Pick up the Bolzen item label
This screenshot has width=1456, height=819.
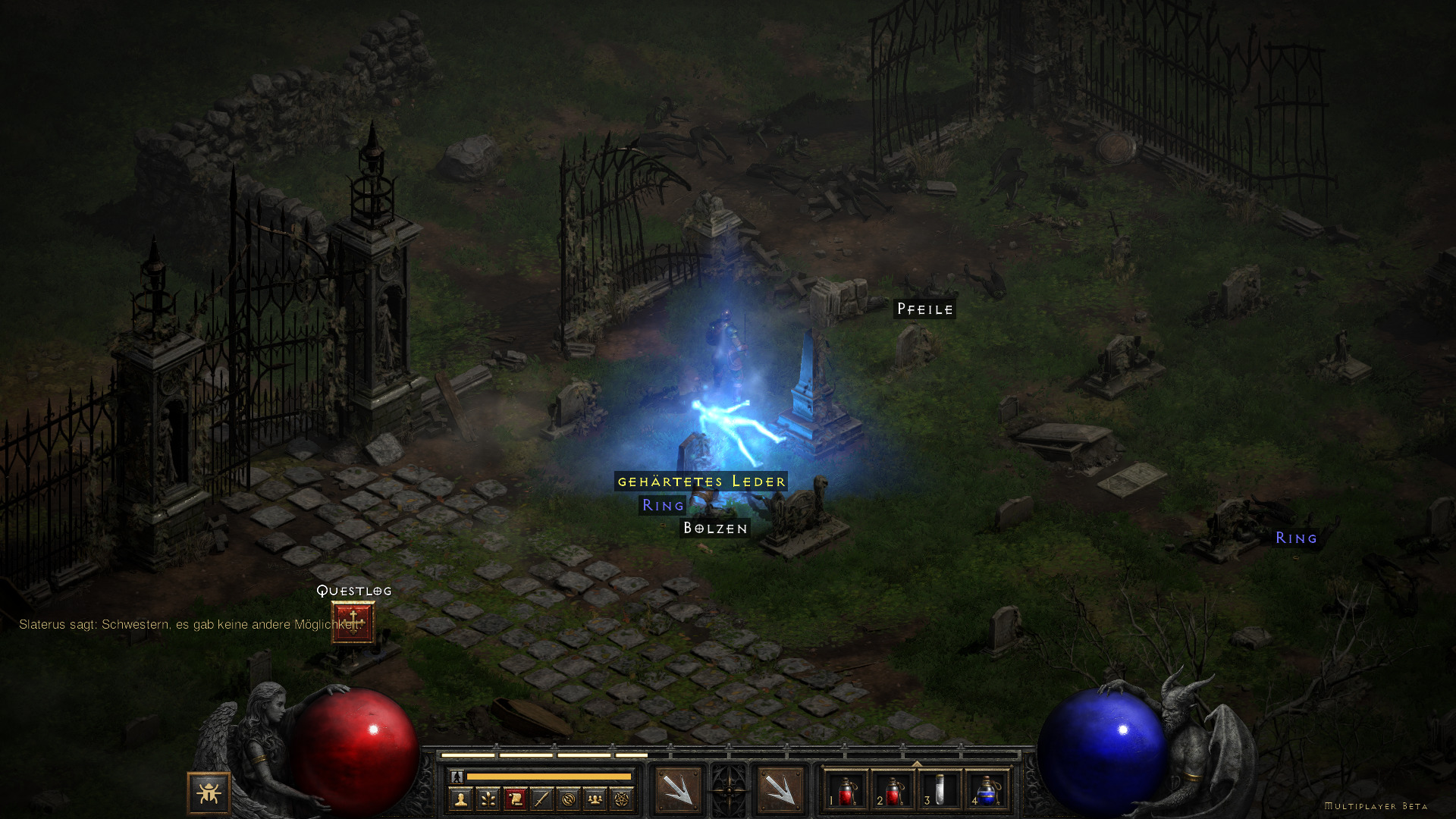[x=716, y=528]
